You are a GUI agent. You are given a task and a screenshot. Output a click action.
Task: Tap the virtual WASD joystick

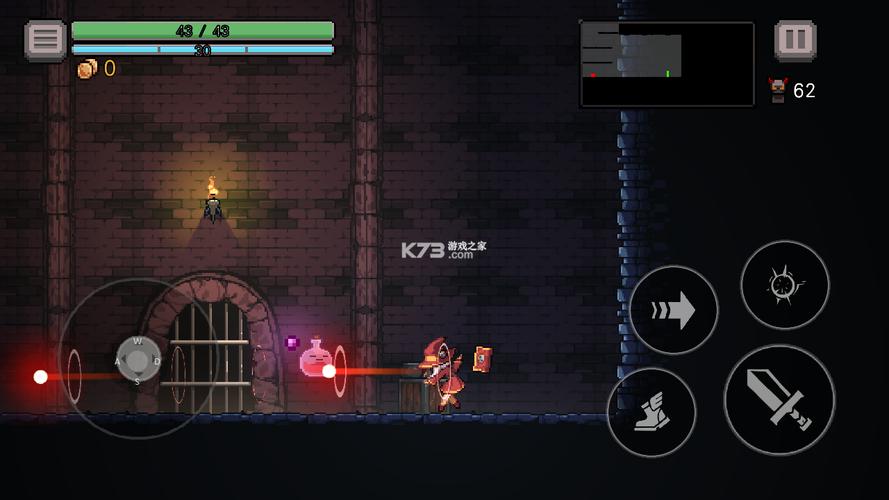click(x=138, y=360)
